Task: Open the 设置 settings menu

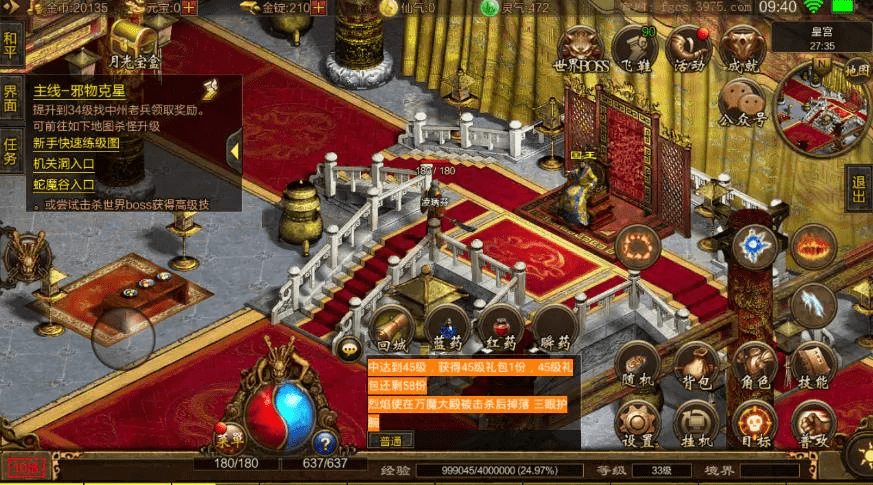Action: tap(639, 424)
